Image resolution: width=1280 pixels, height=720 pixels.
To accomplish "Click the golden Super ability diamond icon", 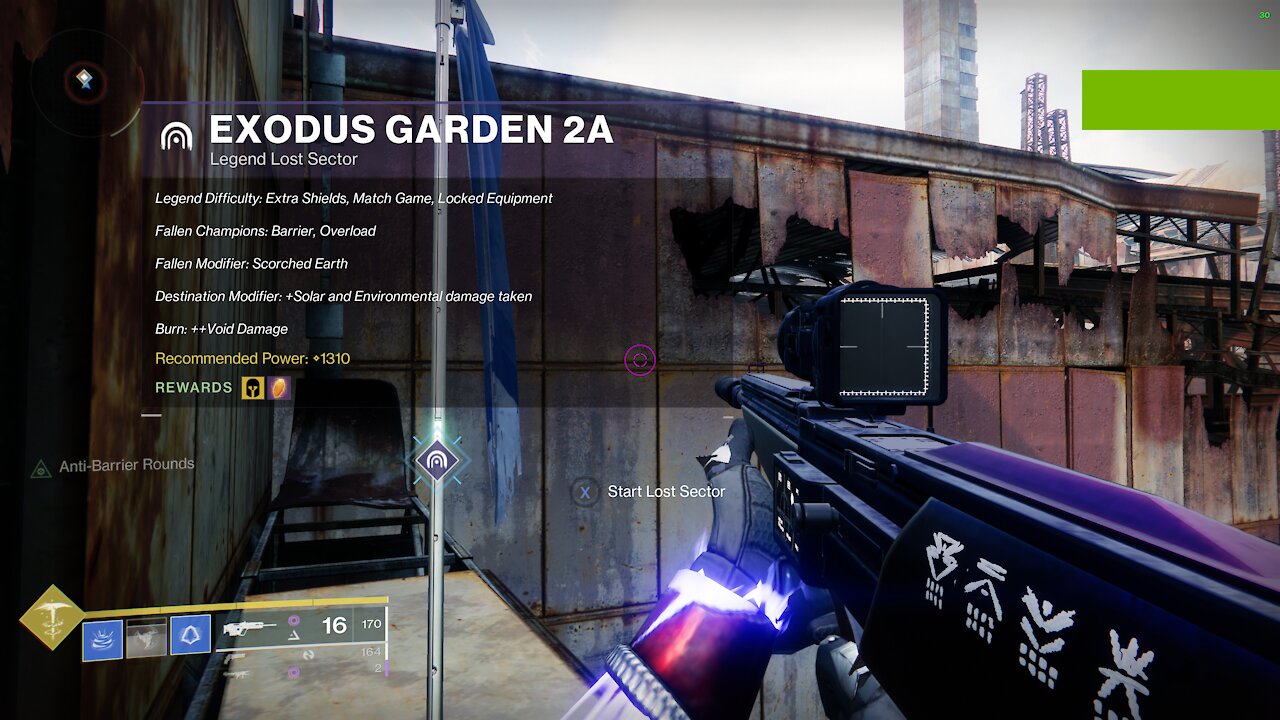I will click(51, 617).
